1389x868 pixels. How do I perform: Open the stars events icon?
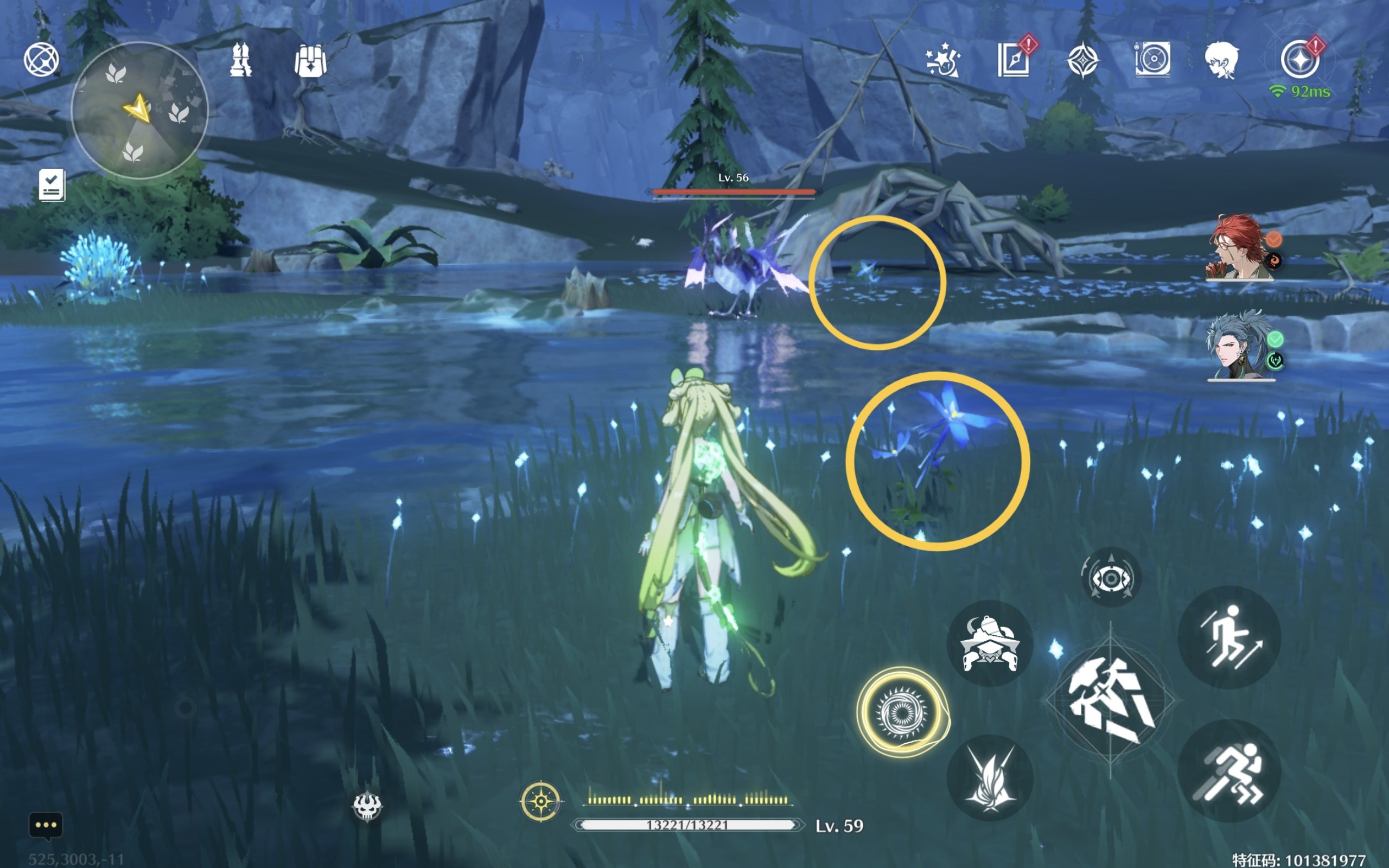click(942, 60)
